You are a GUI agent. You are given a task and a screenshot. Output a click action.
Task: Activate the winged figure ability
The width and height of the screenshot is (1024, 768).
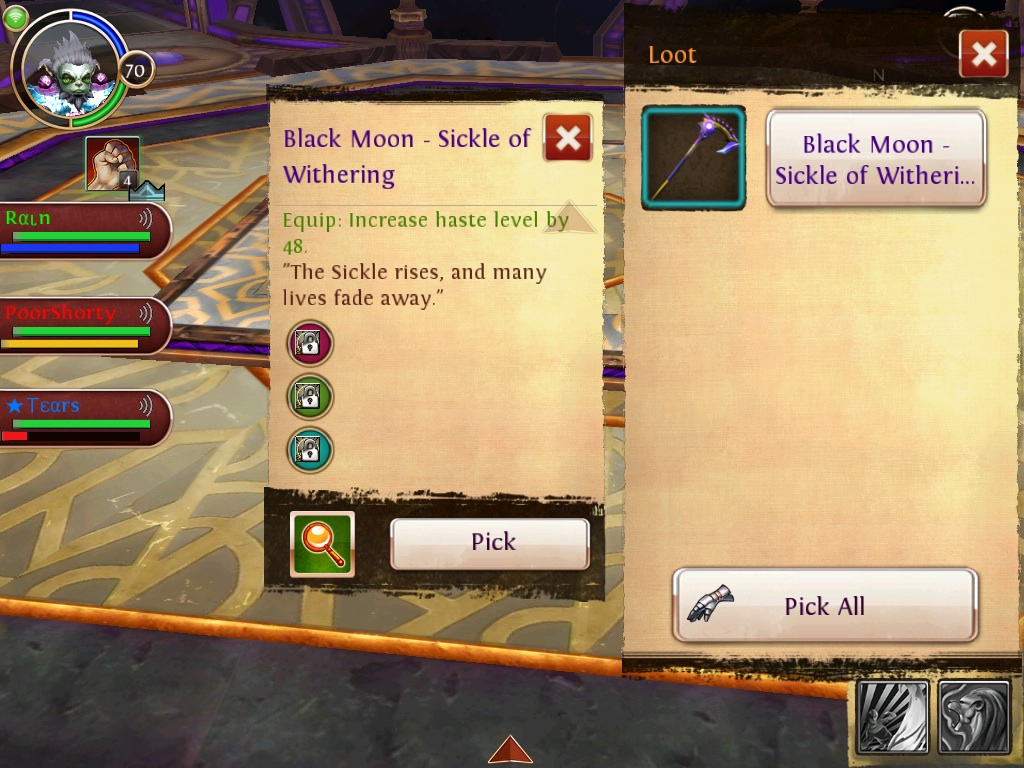(893, 717)
